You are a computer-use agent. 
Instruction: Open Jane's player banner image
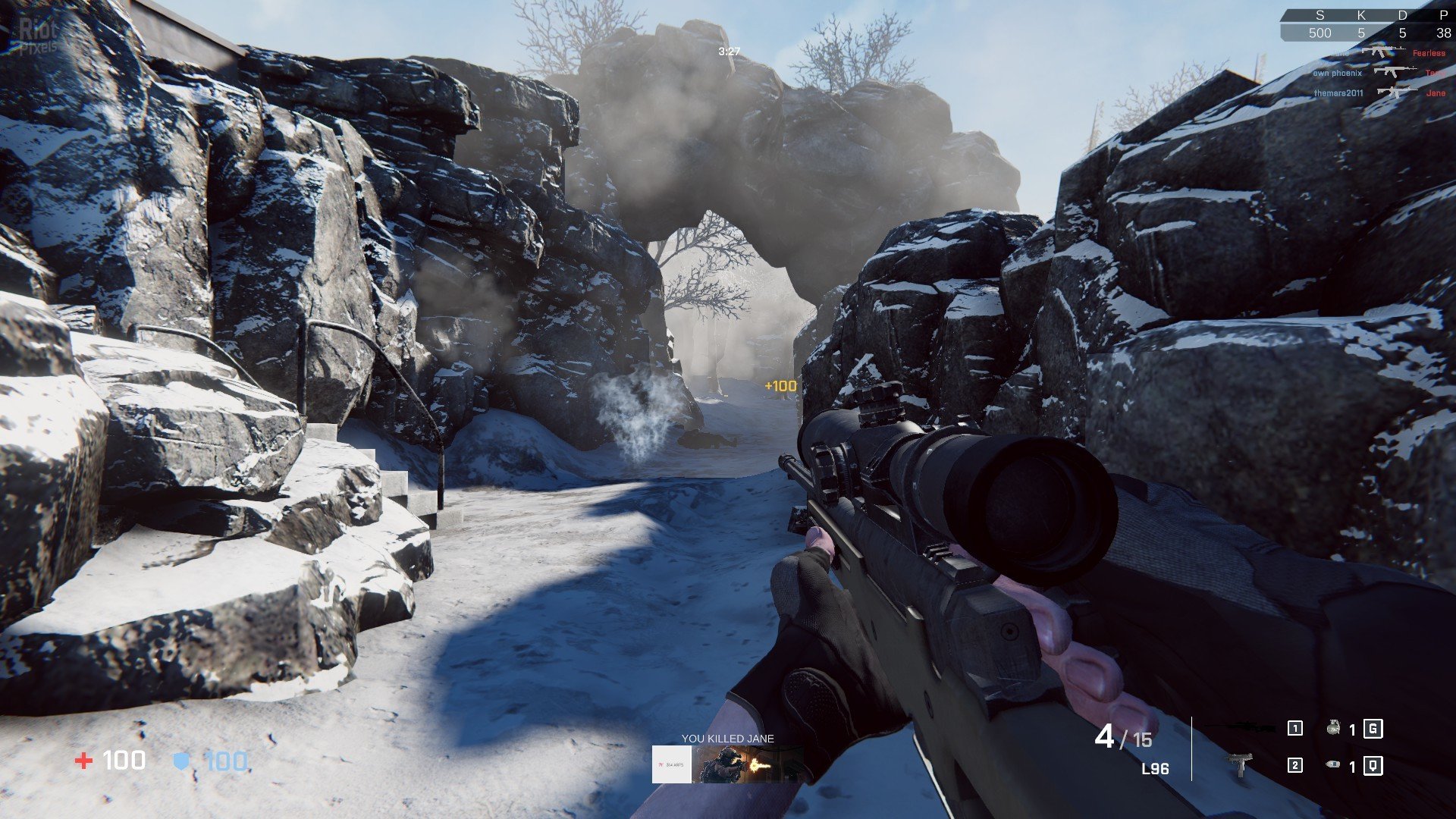750,764
